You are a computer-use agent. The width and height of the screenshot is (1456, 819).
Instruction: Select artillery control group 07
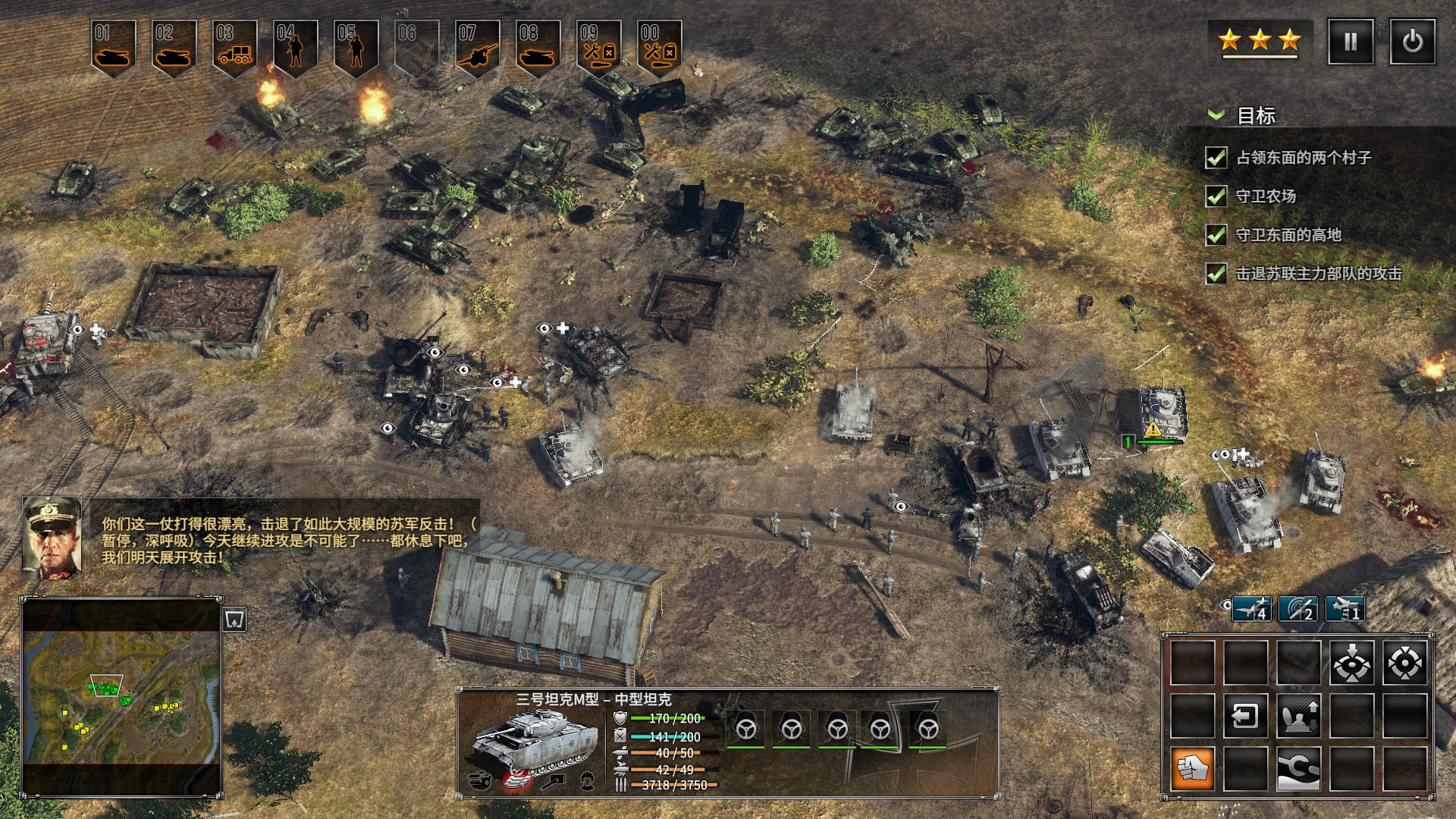[478, 47]
